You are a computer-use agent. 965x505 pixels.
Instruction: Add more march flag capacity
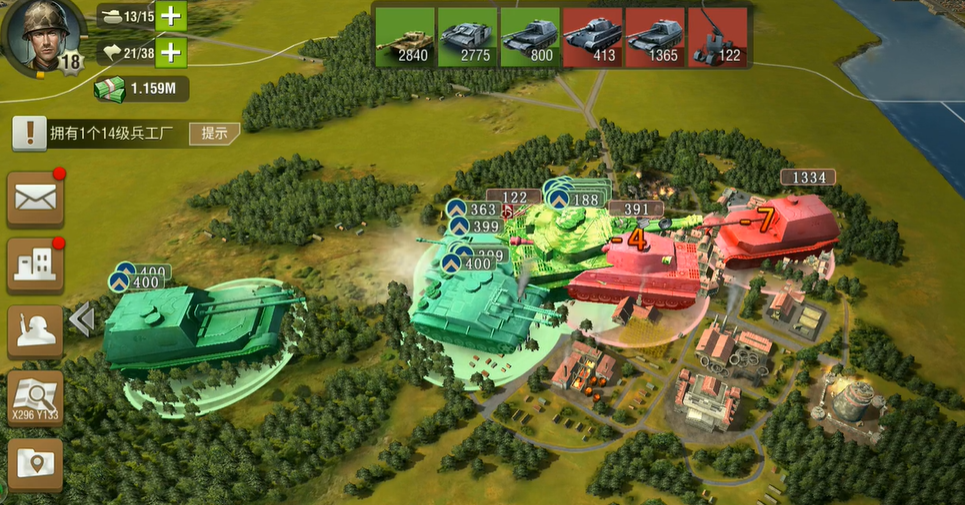[x=172, y=53]
